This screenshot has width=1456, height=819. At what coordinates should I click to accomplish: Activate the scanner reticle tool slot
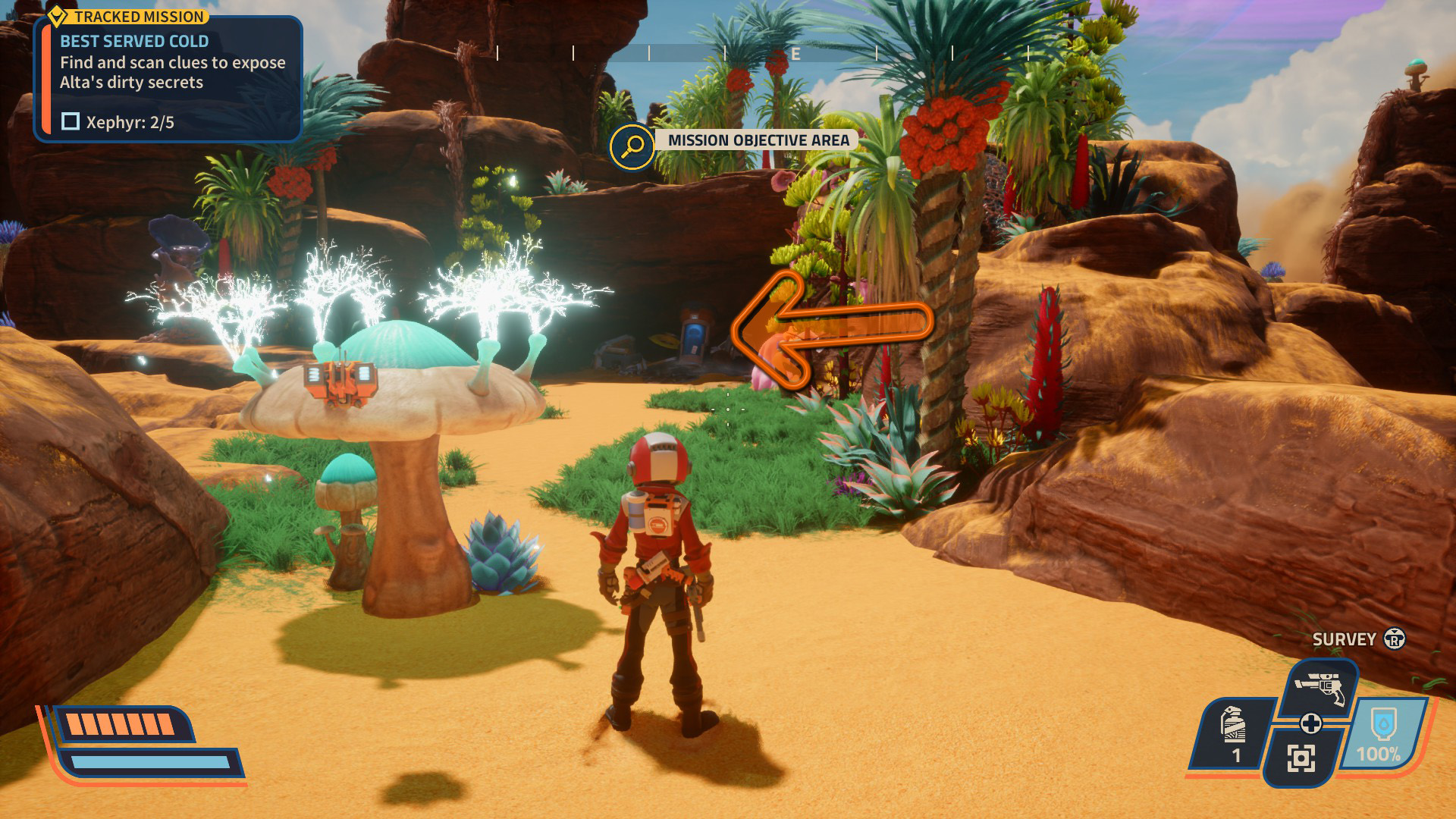pos(1301,758)
